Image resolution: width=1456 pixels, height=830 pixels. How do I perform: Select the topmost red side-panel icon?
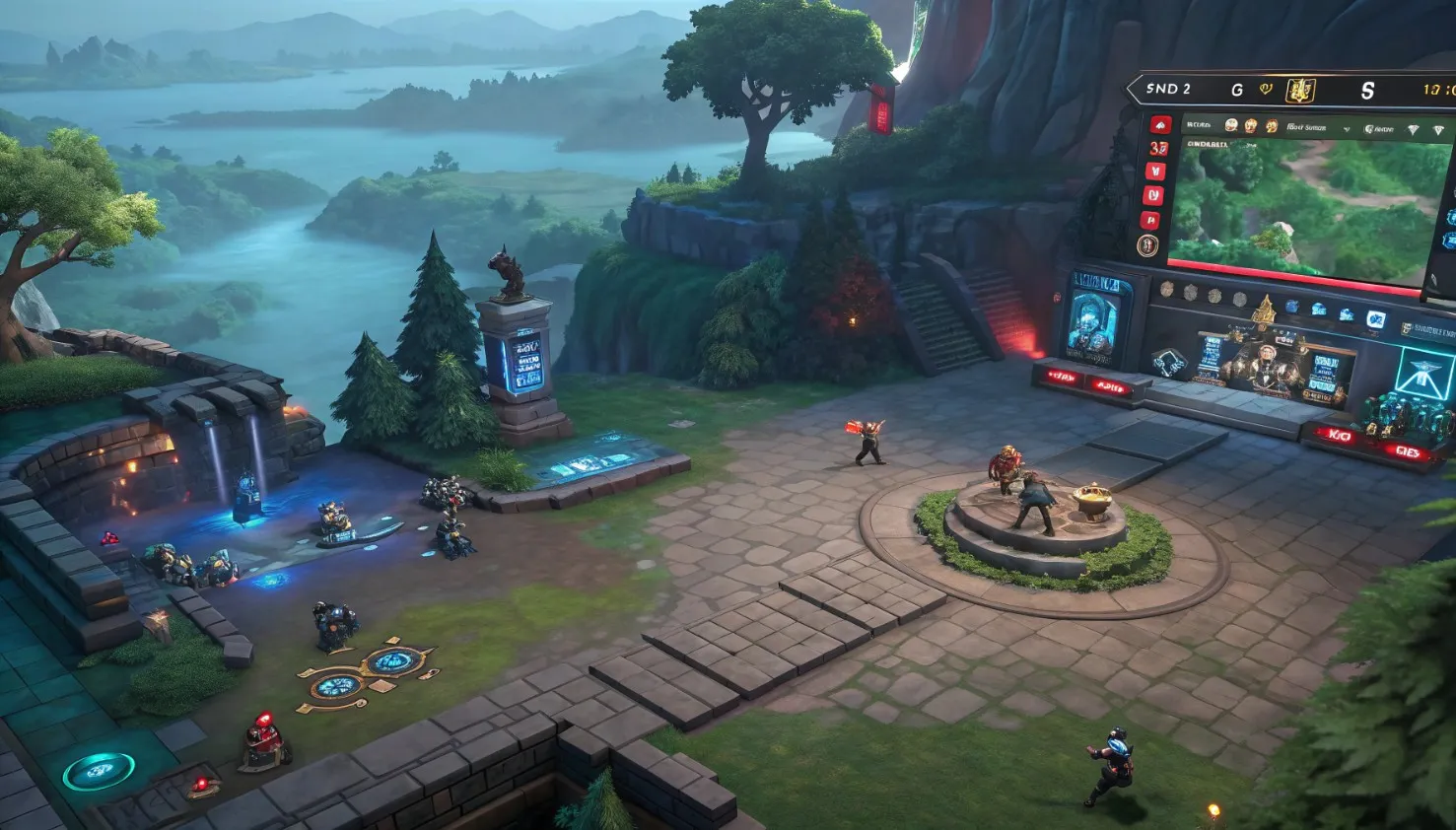[x=1159, y=125]
